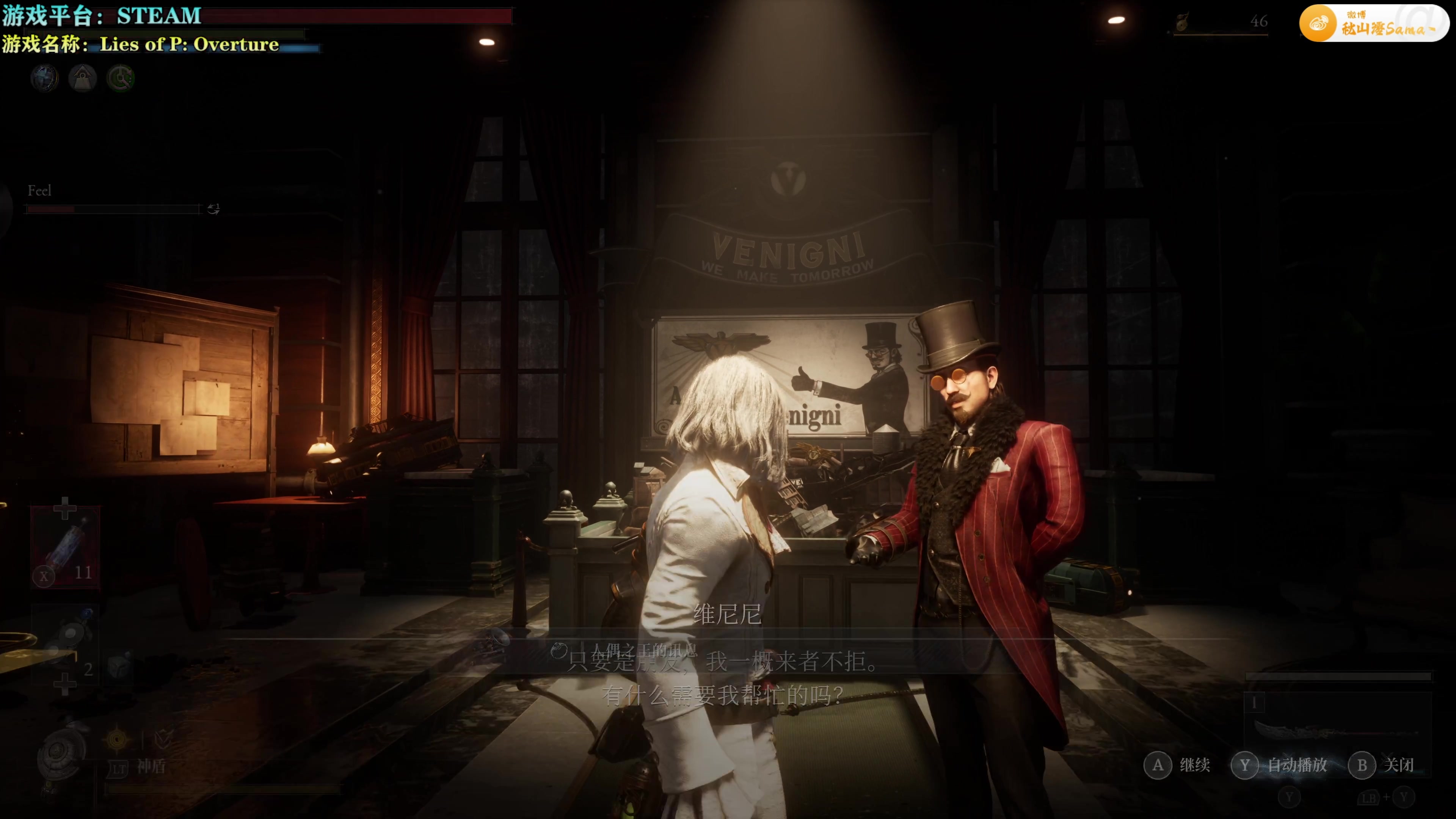
Task: Click the green circular-arrow status buff icon
Action: [121, 78]
